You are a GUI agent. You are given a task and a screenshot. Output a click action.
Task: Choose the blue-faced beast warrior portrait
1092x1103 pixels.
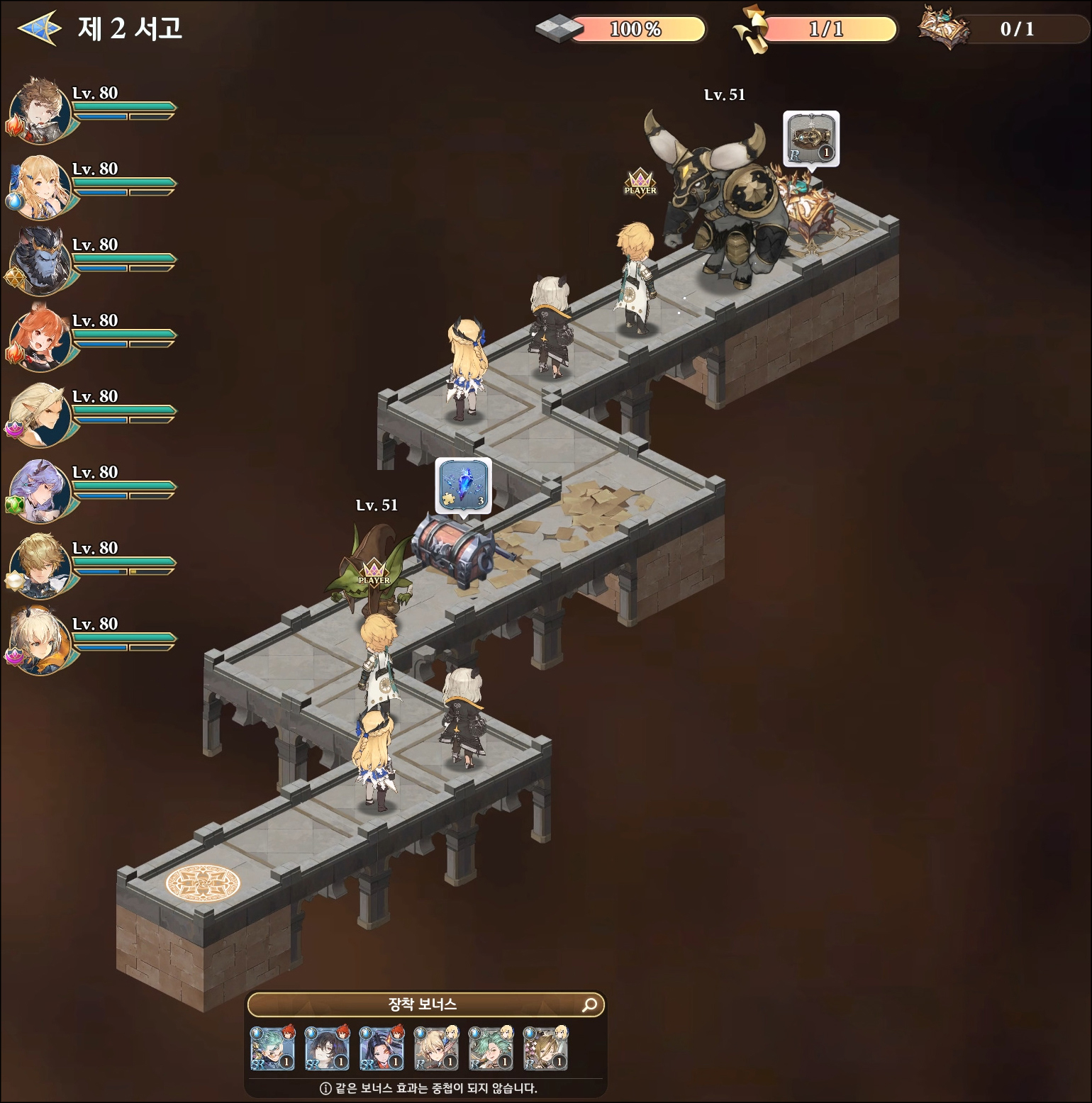[41, 263]
